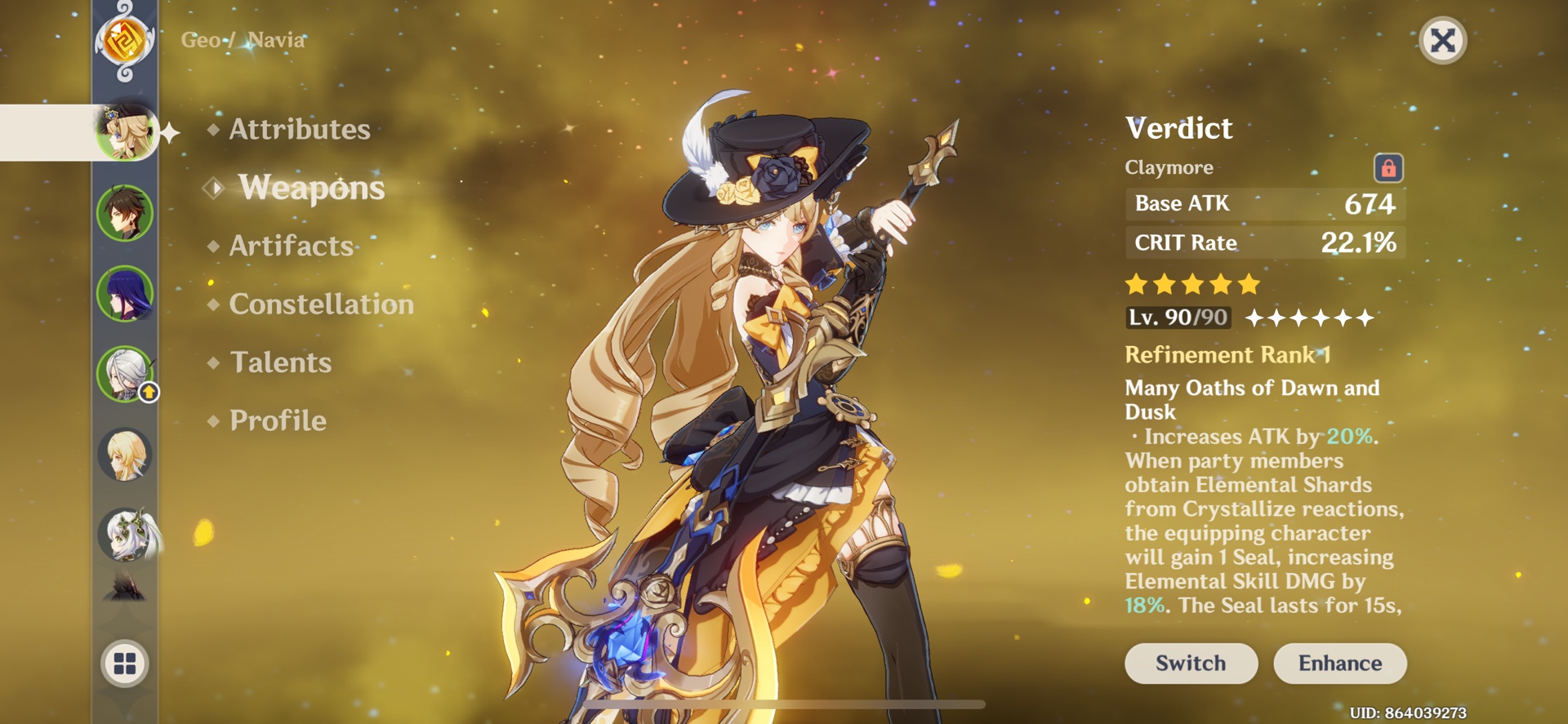Select Nahida's portrait in the sidebar
Image resolution: width=1568 pixels, height=724 pixels.
pyautogui.click(x=127, y=536)
